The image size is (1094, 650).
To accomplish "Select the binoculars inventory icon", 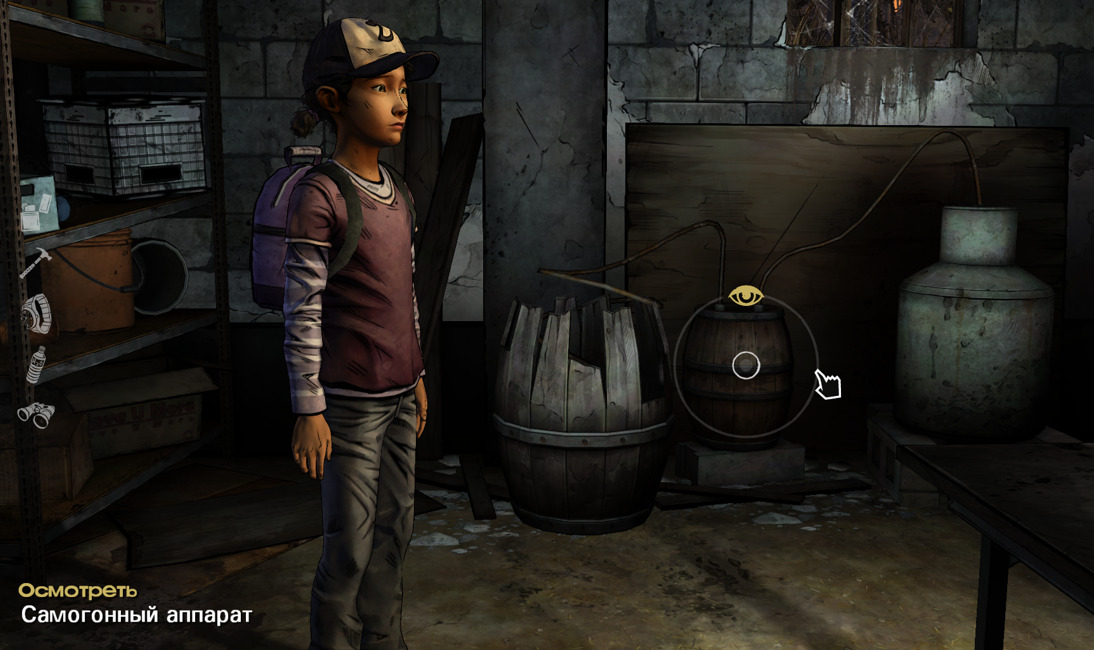I will tap(35, 414).
